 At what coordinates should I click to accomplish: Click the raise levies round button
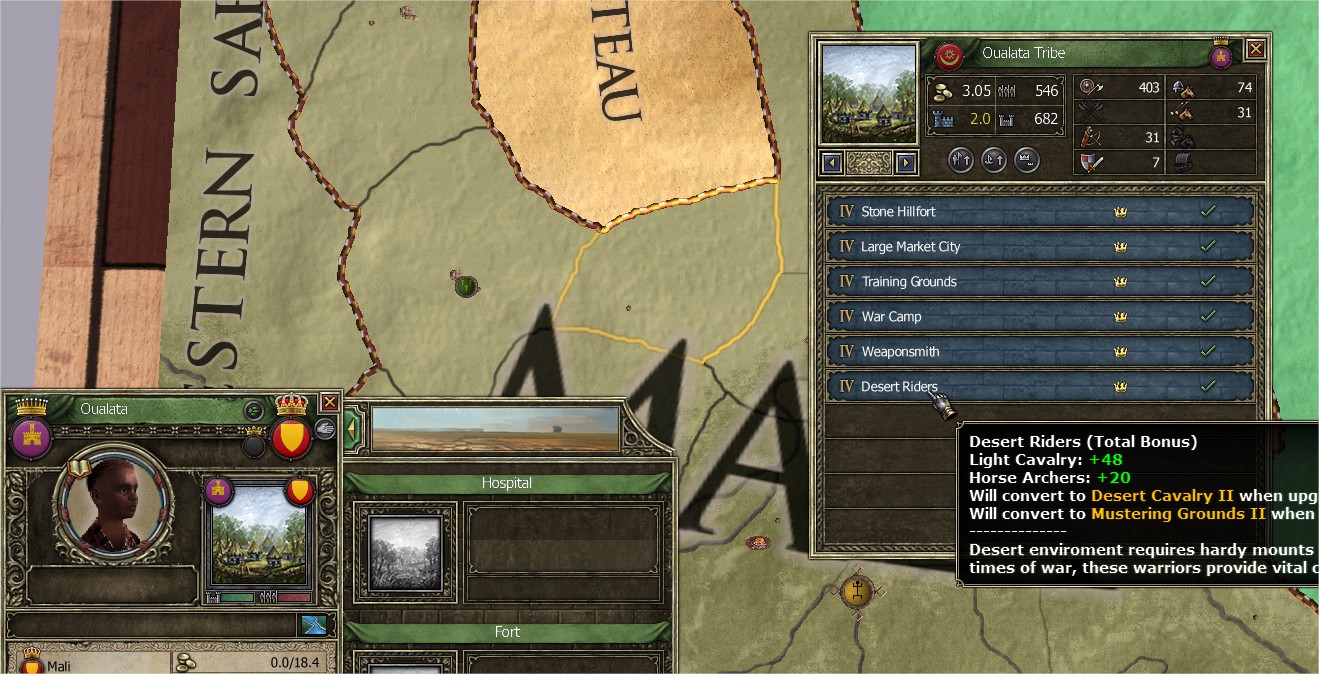tap(961, 160)
